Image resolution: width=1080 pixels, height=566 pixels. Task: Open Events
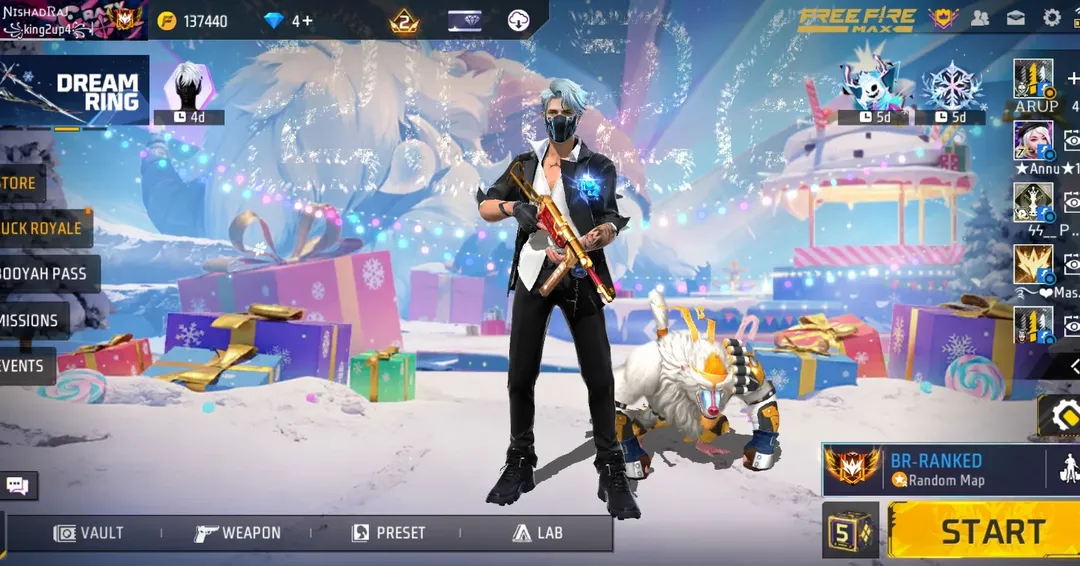pos(24,366)
